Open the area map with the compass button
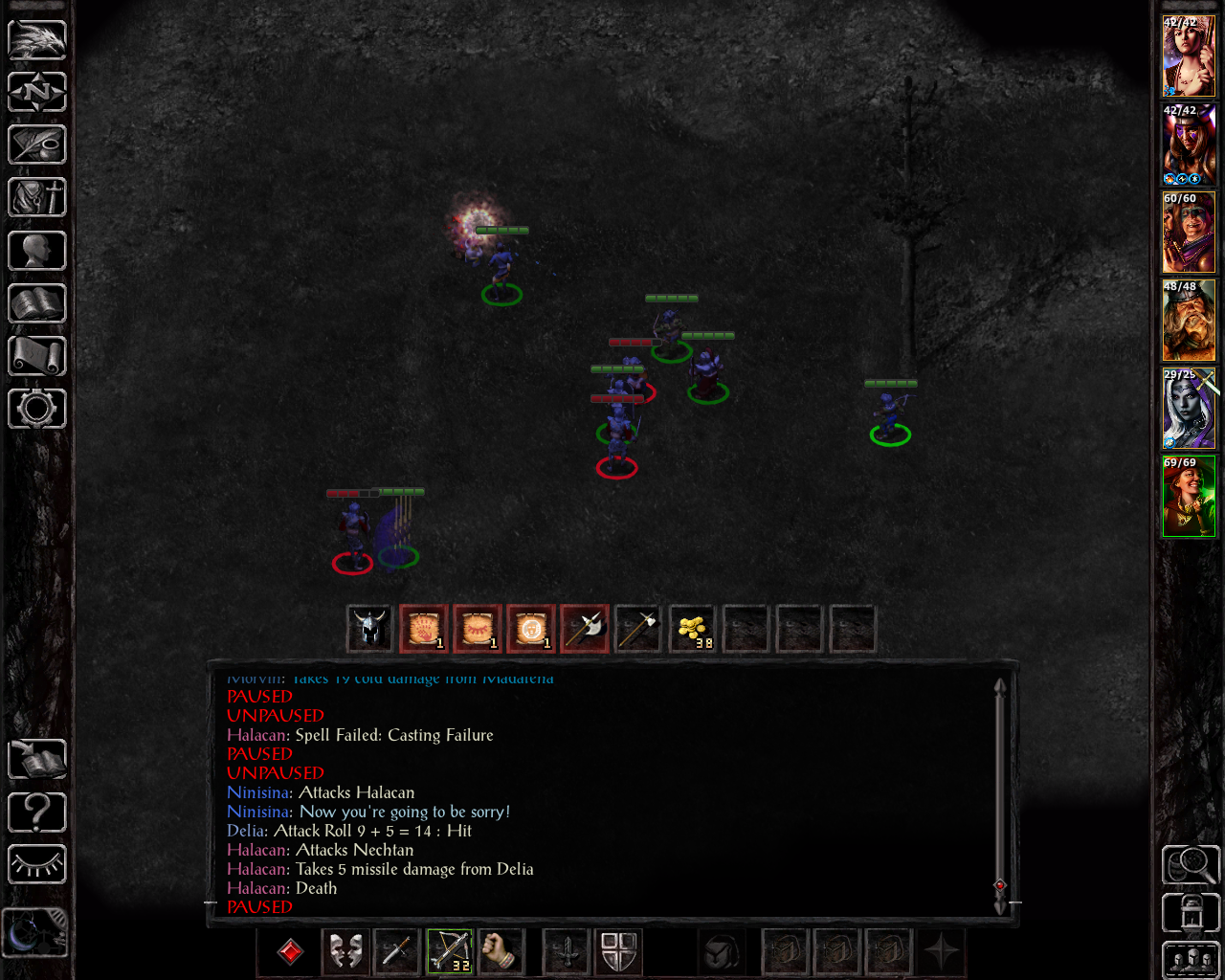 click(x=37, y=92)
